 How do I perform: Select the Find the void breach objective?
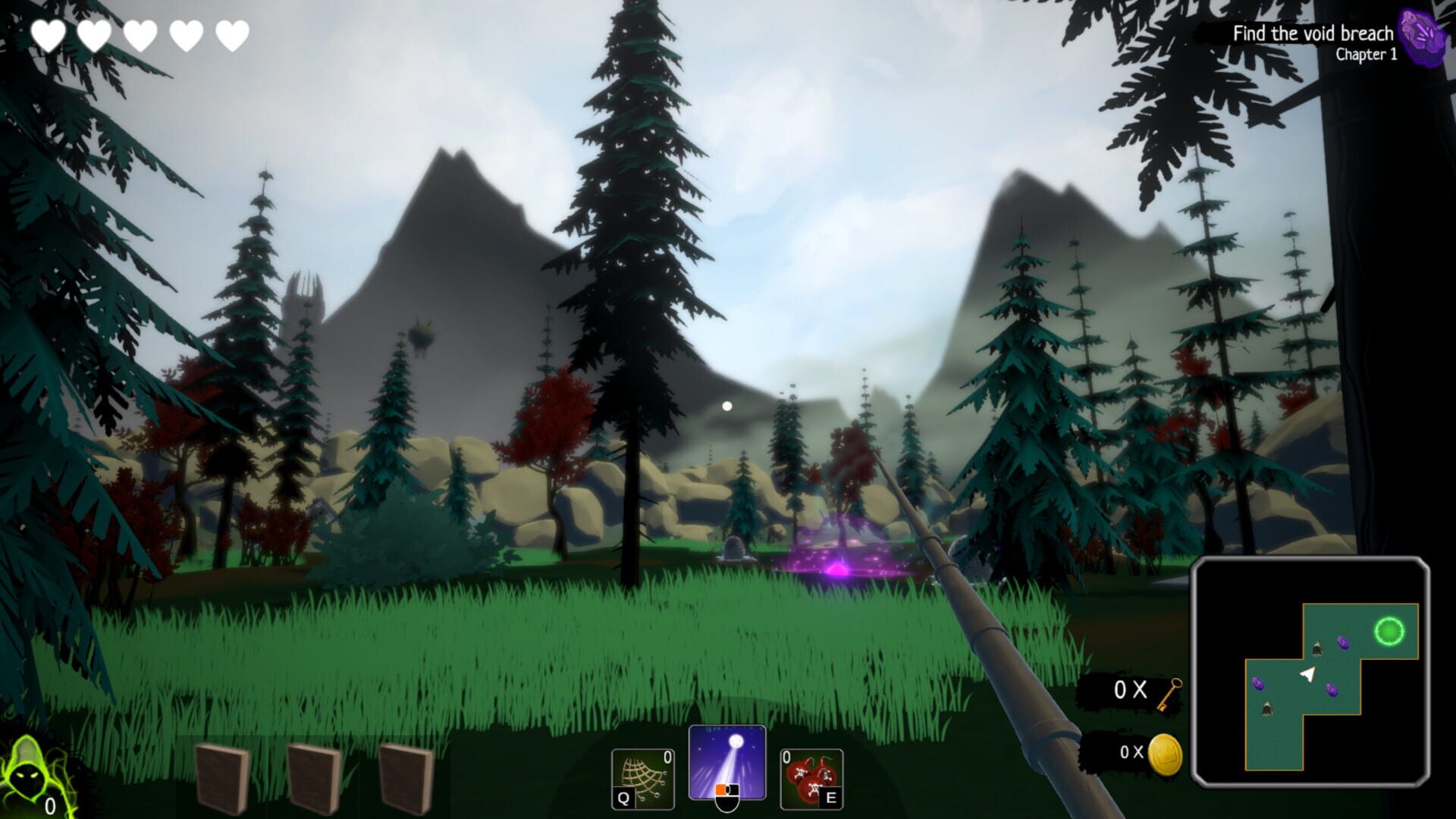tap(1312, 33)
